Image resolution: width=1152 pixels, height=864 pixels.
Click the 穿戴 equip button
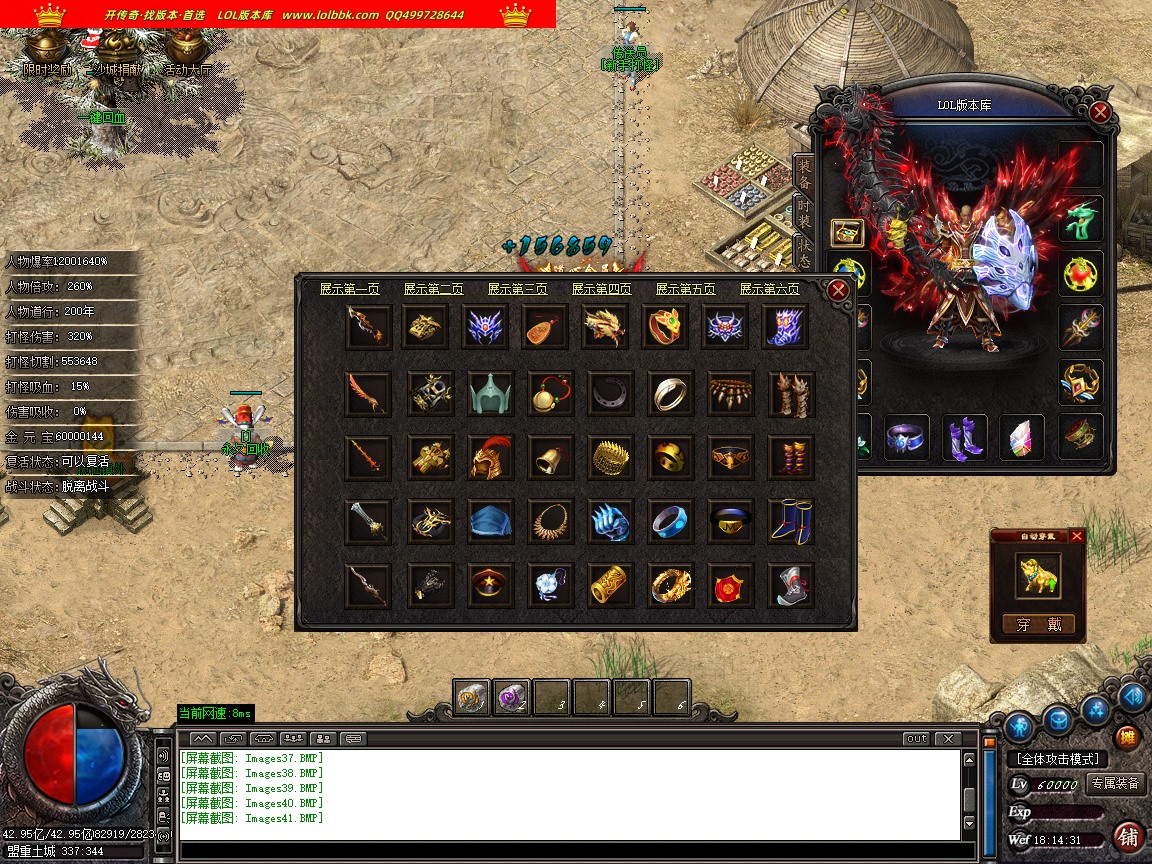coord(1038,625)
